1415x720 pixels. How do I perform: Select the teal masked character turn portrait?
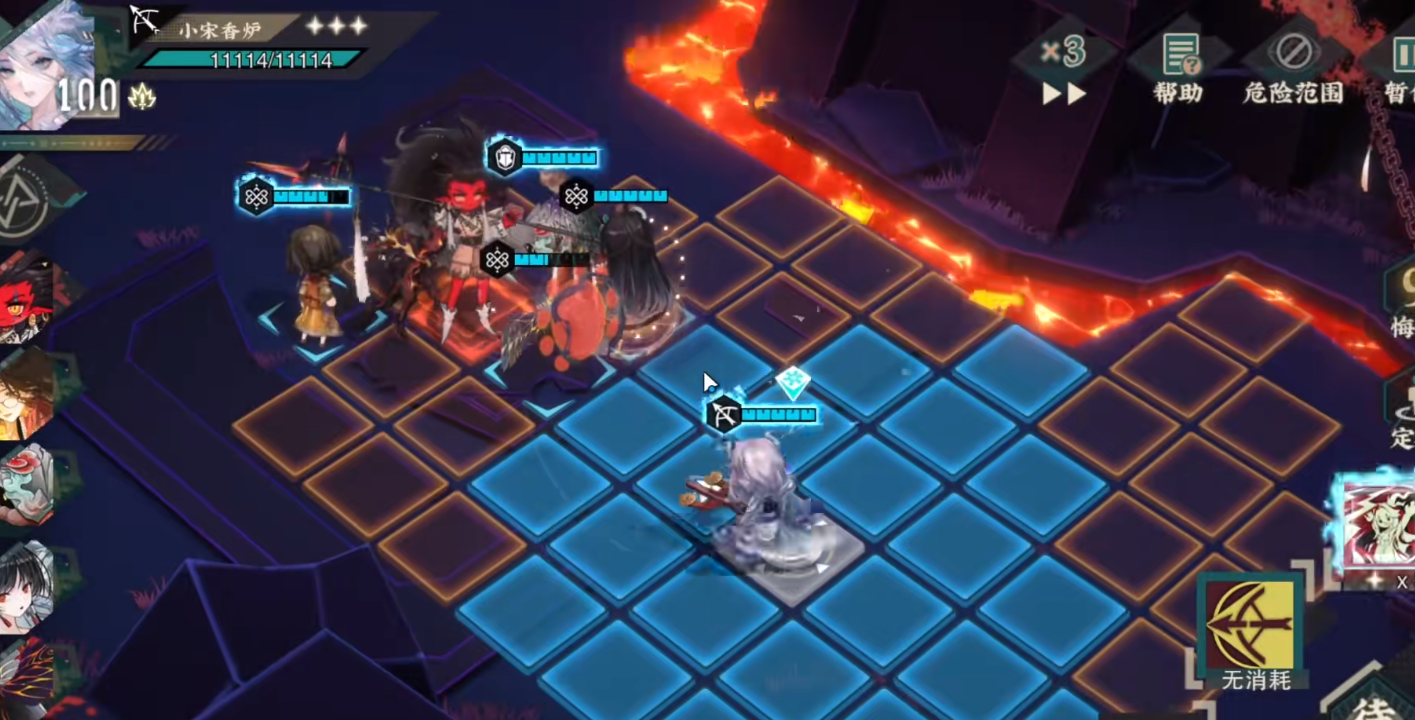[x=28, y=487]
